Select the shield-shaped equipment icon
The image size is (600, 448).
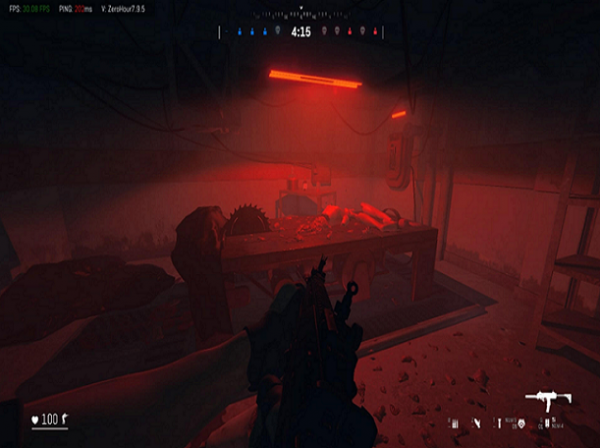(520, 424)
